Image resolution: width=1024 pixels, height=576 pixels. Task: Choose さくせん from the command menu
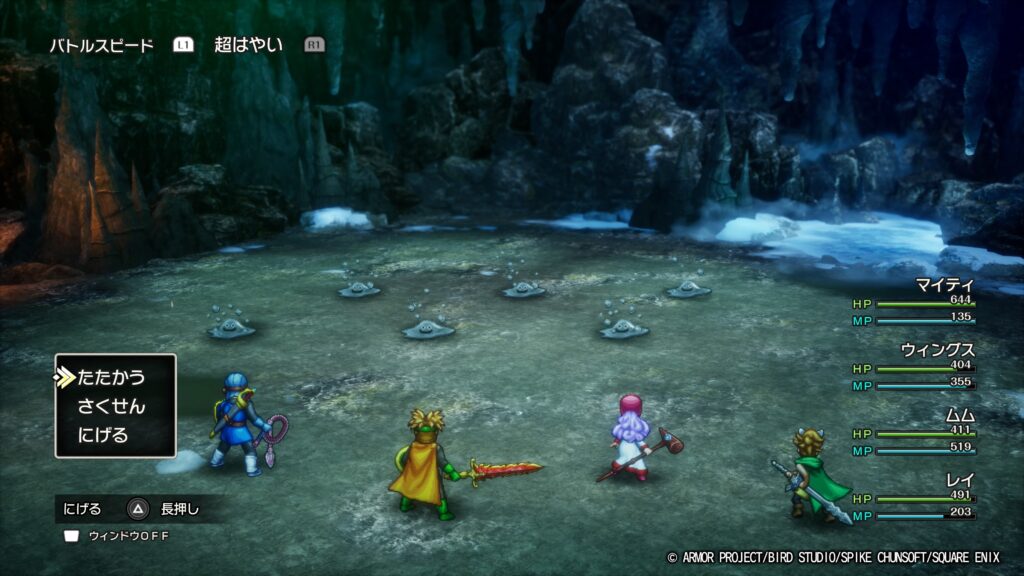111,406
